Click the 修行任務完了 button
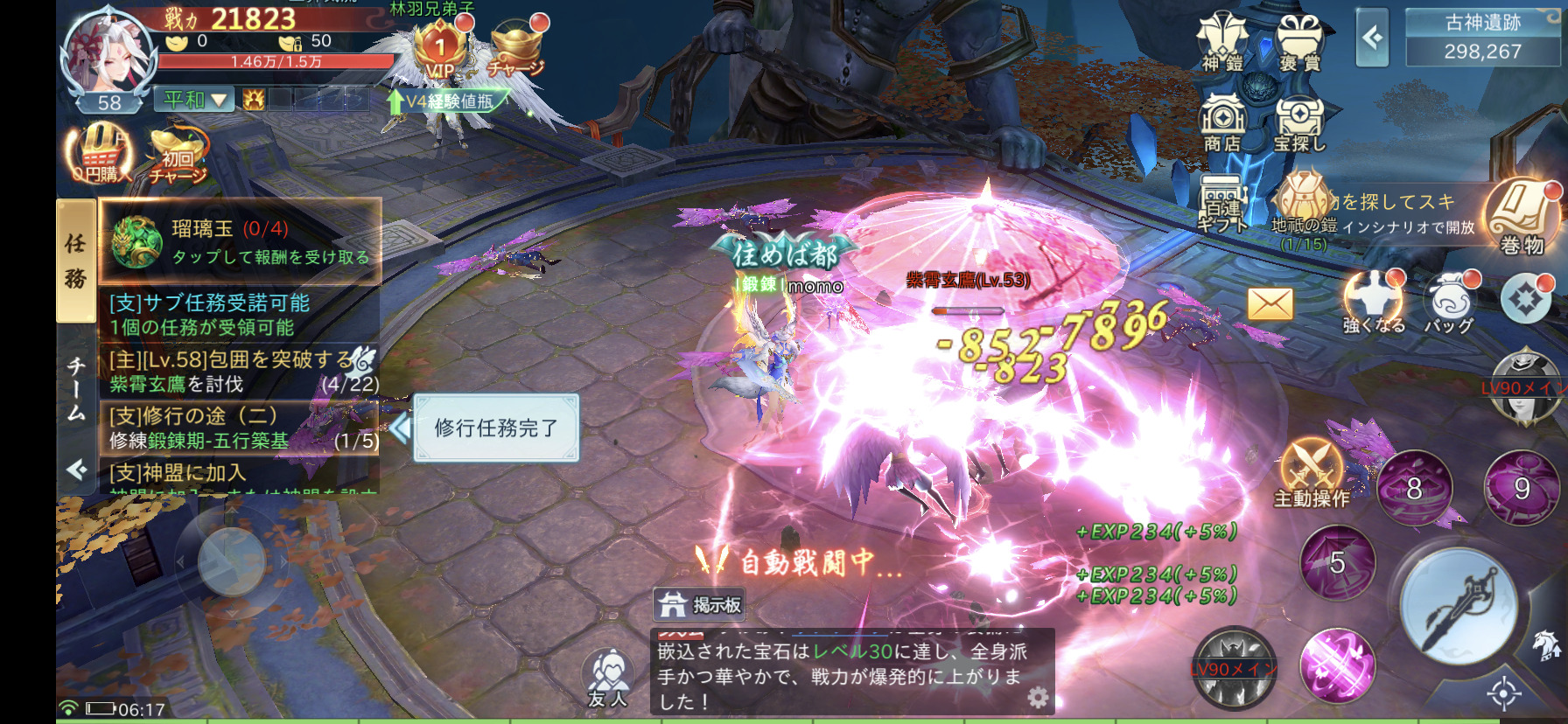The height and width of the screenshot is (724, 1568). pos(496,428)
